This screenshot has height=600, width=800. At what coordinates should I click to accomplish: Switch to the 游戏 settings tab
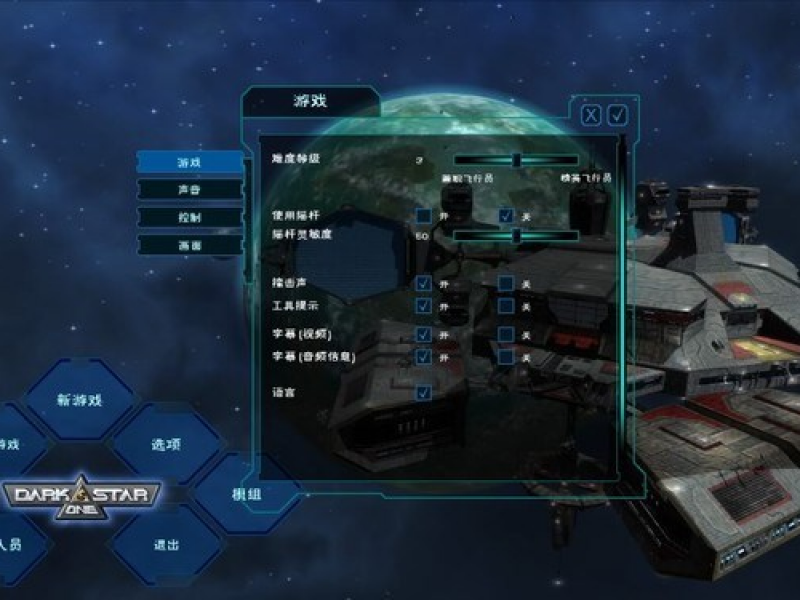(x=189, y=162)
